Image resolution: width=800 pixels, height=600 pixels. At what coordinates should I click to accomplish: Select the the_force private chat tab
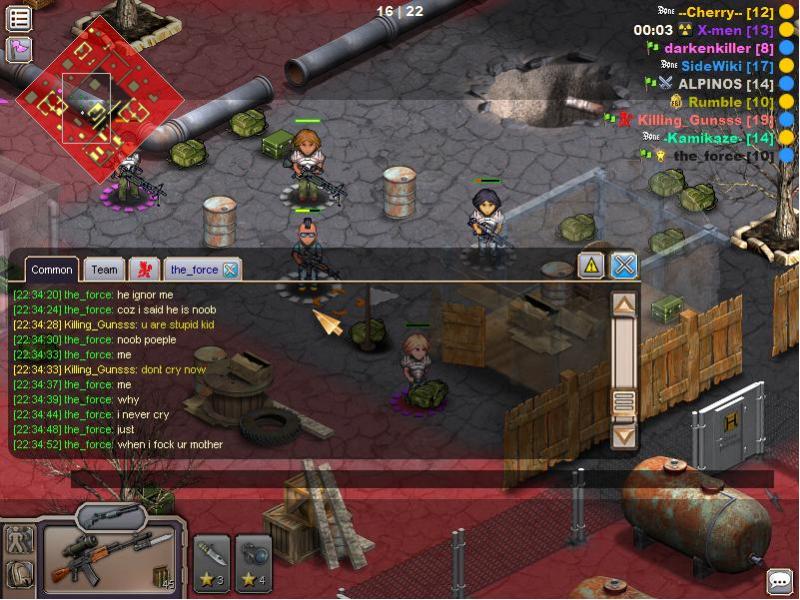193,269
